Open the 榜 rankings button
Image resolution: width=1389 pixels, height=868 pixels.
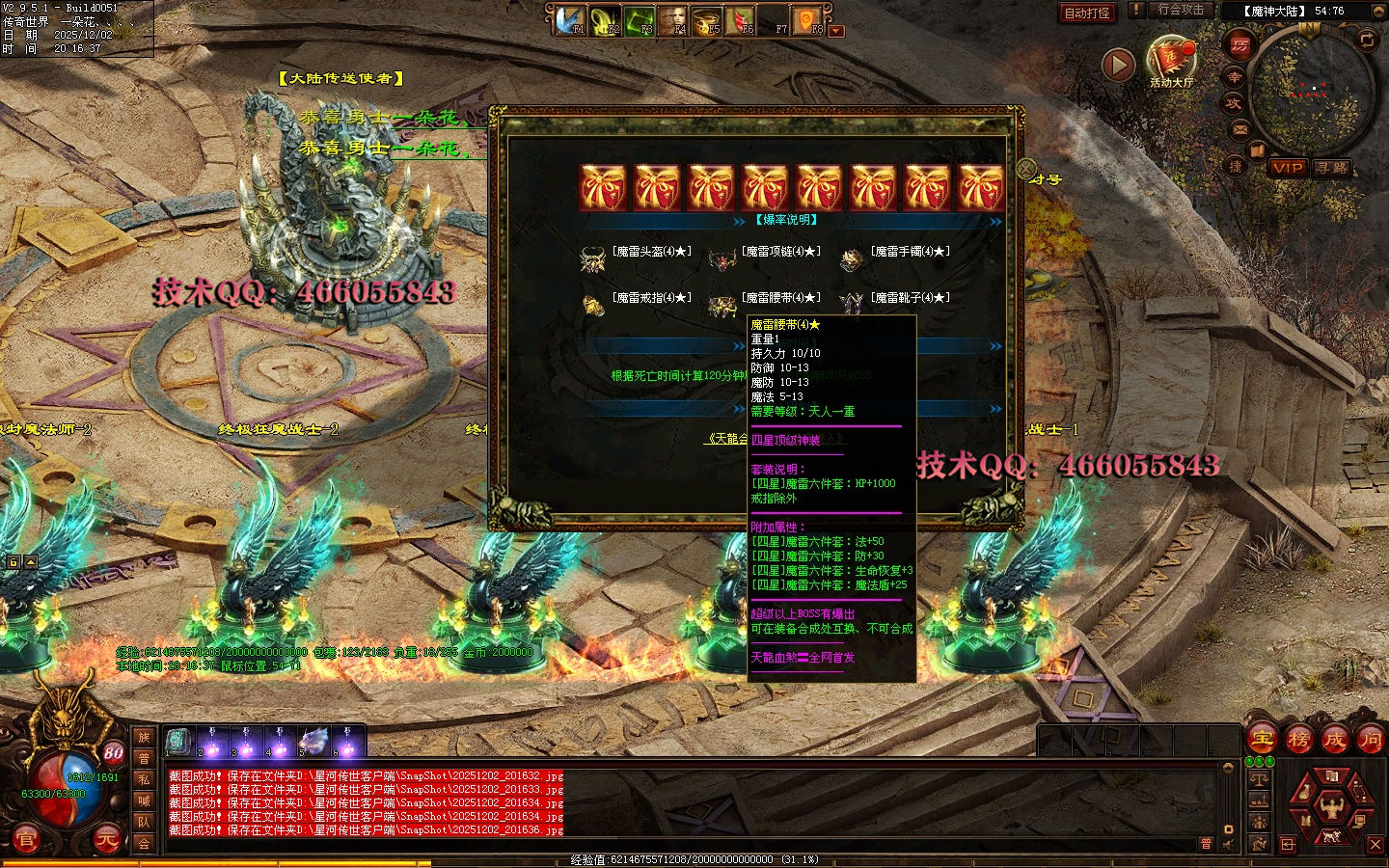(x=1298, y=740)
